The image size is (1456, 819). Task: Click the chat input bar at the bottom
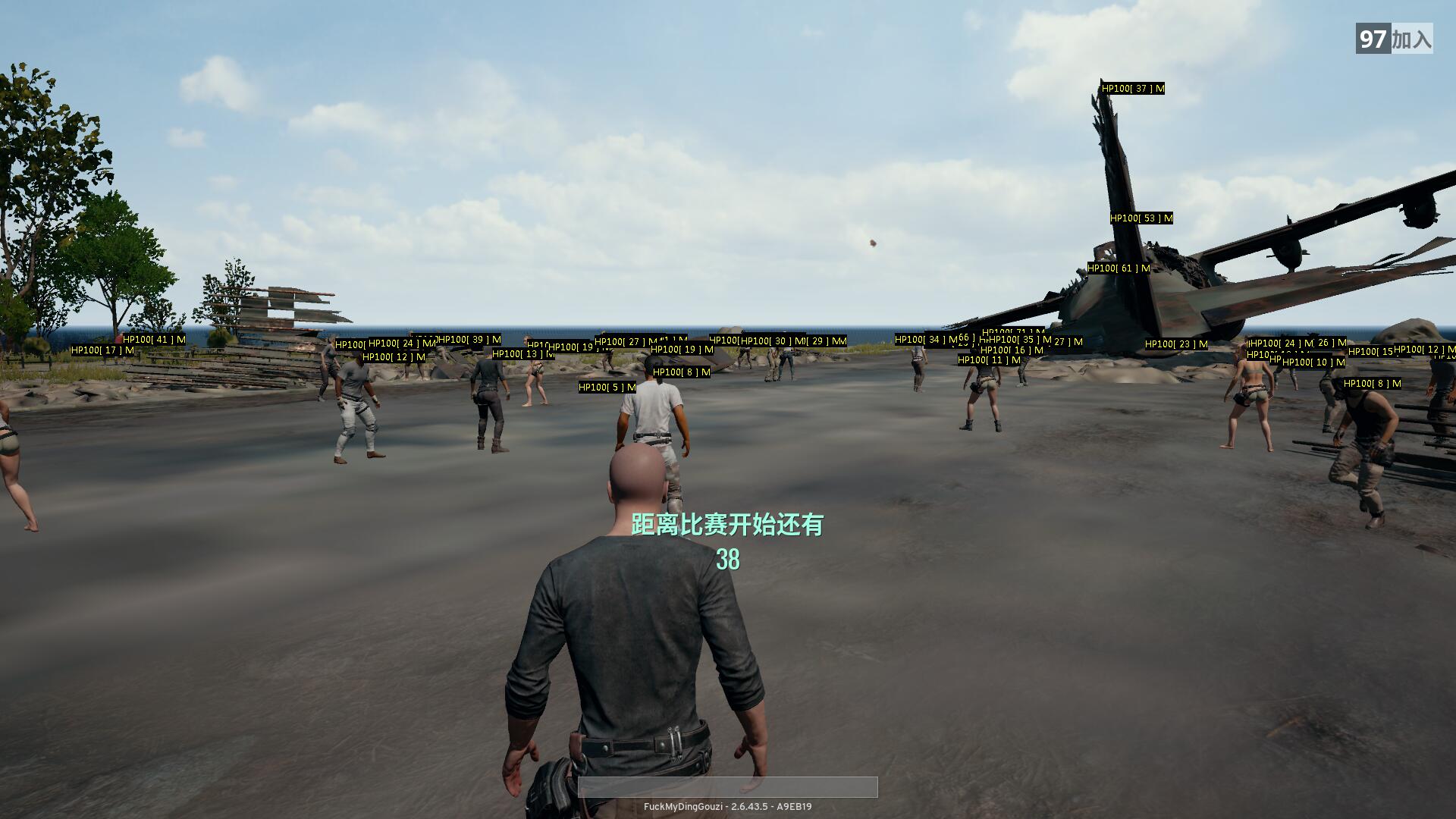[x=728, y=787]
